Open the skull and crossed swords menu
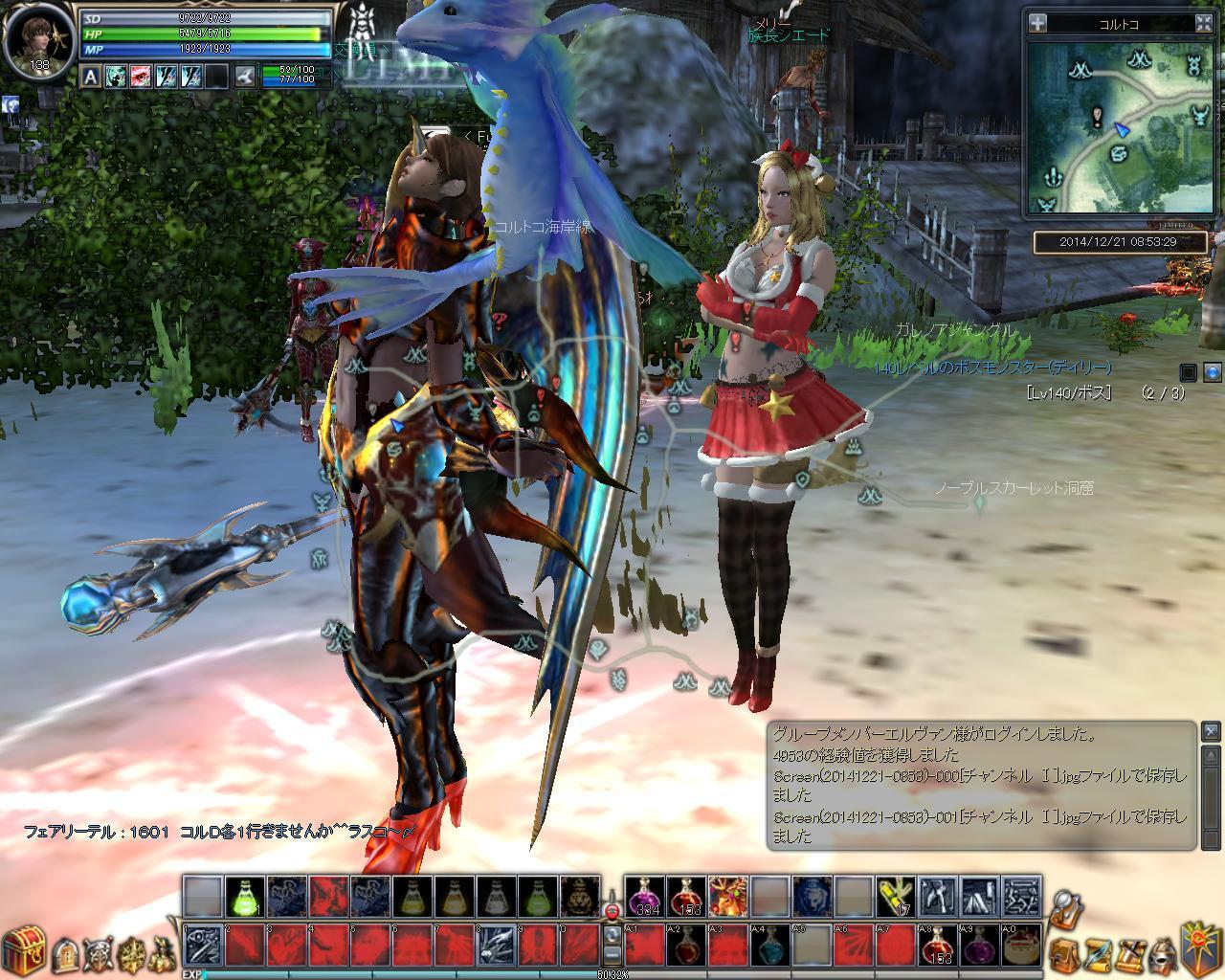The width and height of the screenshot is (1225, 980). [x=98, y=952]
